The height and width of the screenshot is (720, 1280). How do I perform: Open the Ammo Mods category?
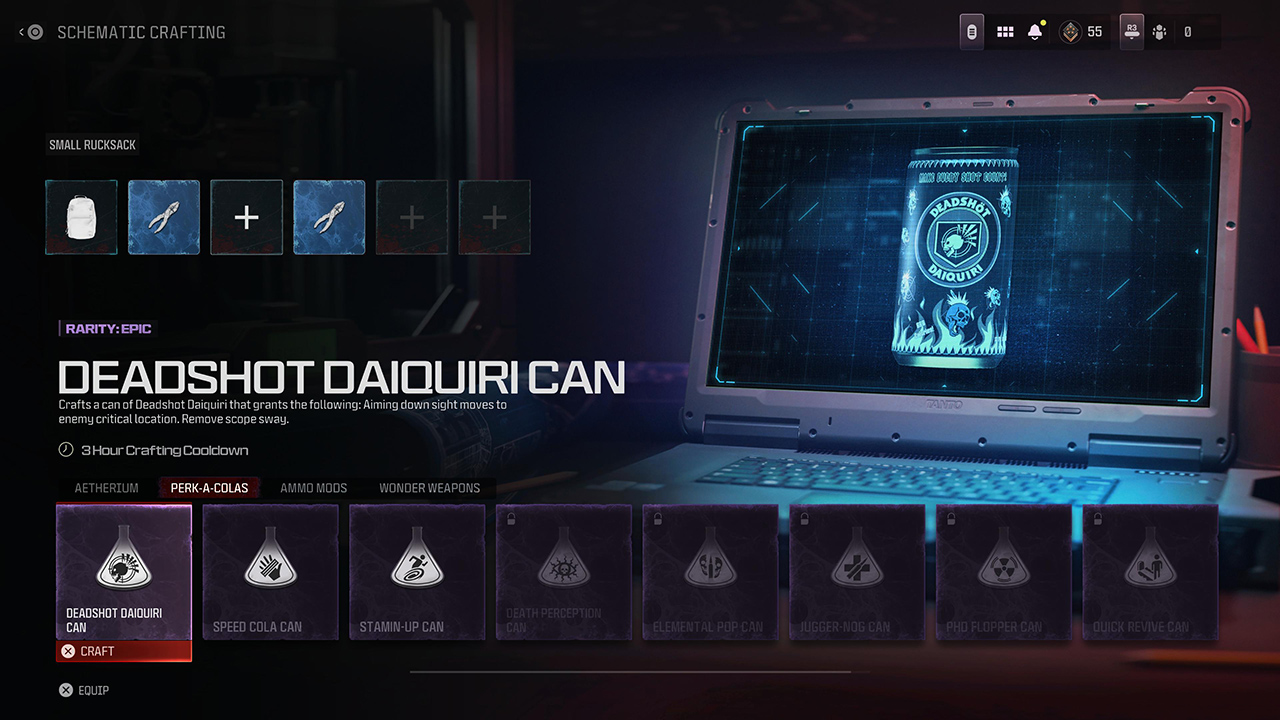click(x=313, y=488)
